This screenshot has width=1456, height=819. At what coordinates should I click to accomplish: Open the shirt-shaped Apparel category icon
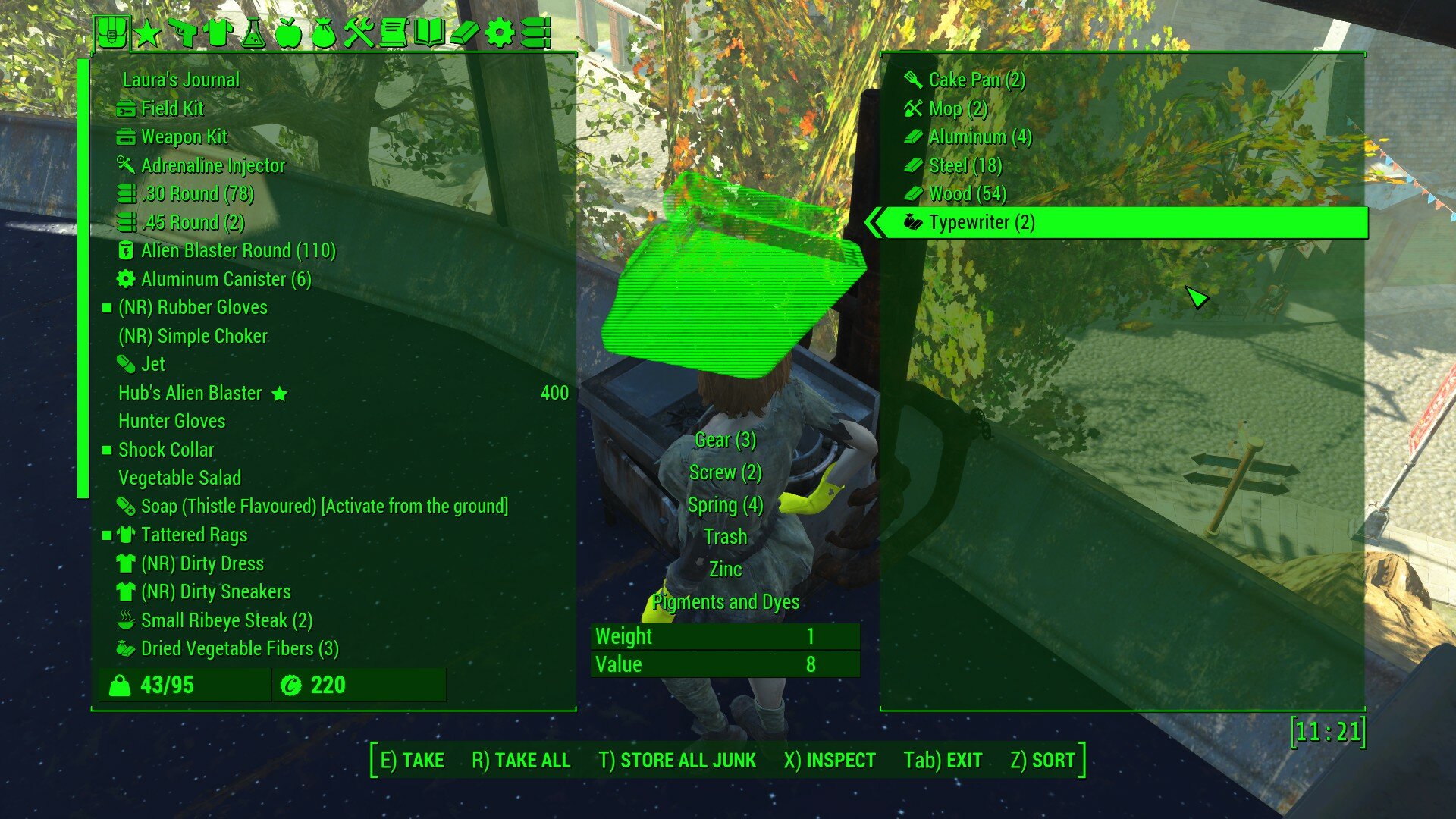[x=218, y=32]
